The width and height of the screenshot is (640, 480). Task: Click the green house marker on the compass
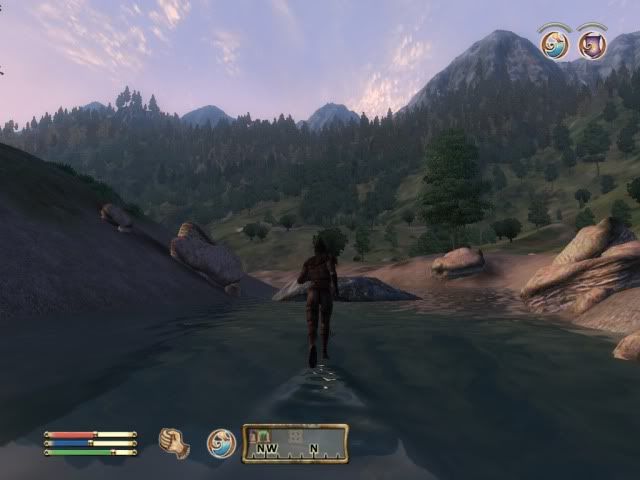coord(264,435)
